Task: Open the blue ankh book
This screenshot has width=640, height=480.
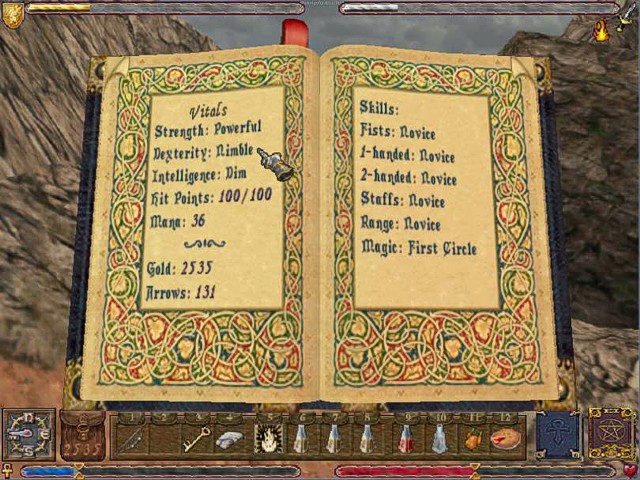Action: coord(558,434)
